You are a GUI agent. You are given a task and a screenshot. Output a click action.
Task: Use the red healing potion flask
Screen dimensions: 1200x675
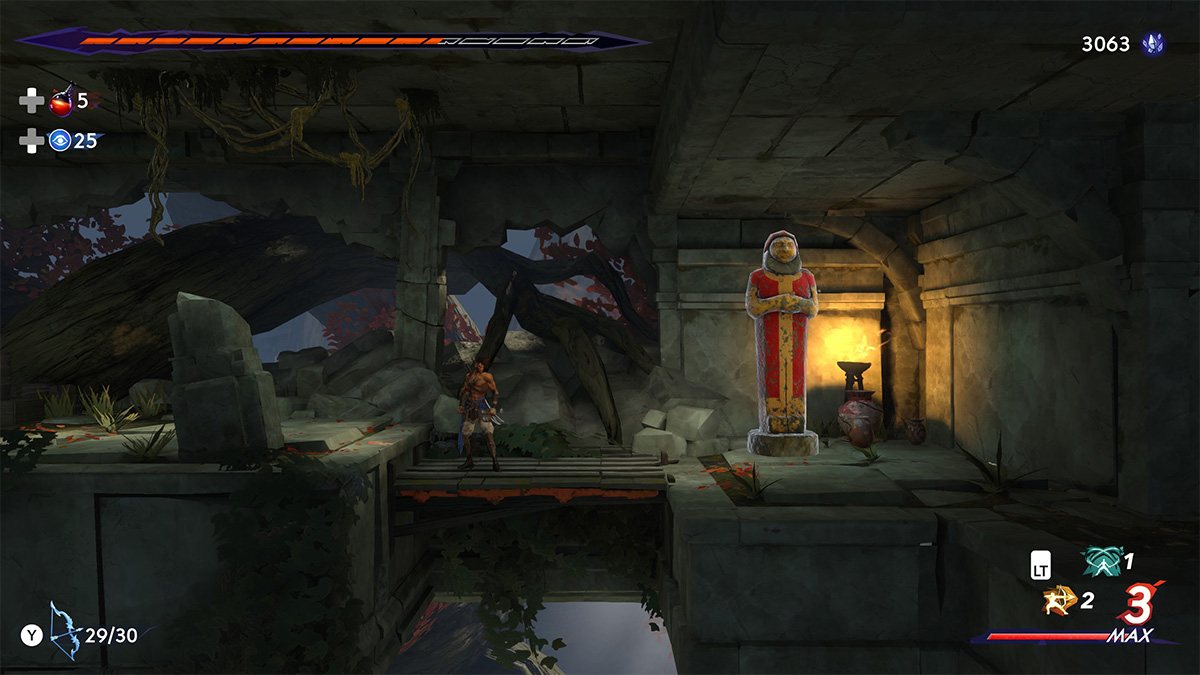click(61, 100)
